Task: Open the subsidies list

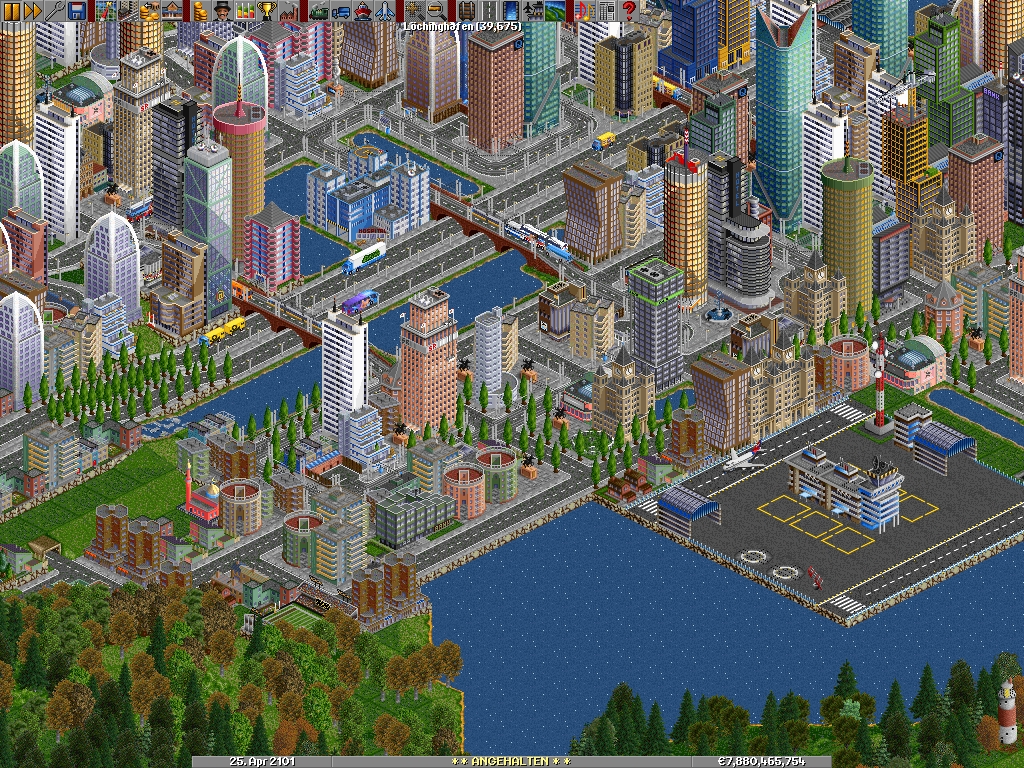Action: (x=151, y=11)
